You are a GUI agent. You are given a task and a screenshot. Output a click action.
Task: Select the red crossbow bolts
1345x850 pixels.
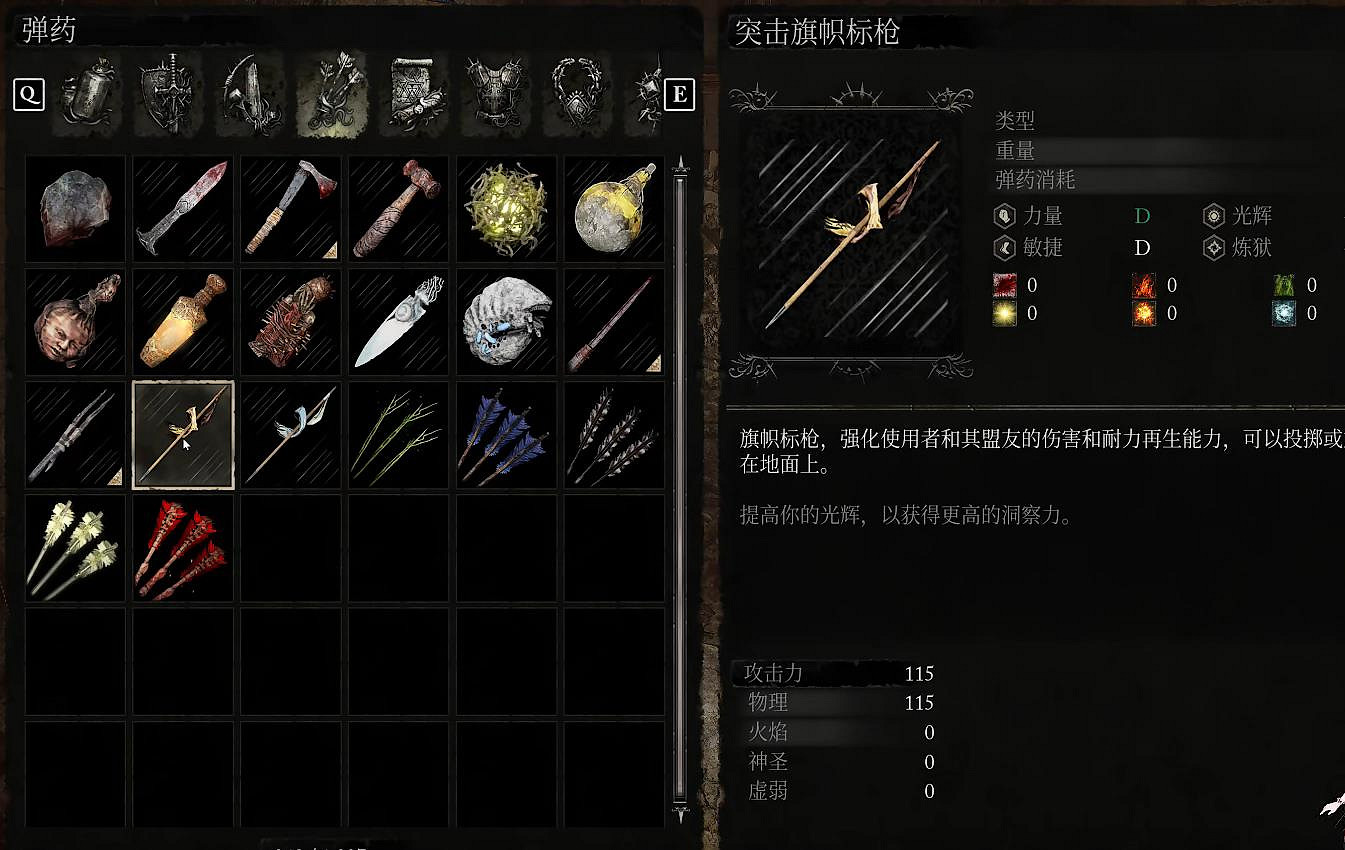[x=183, y=548]
